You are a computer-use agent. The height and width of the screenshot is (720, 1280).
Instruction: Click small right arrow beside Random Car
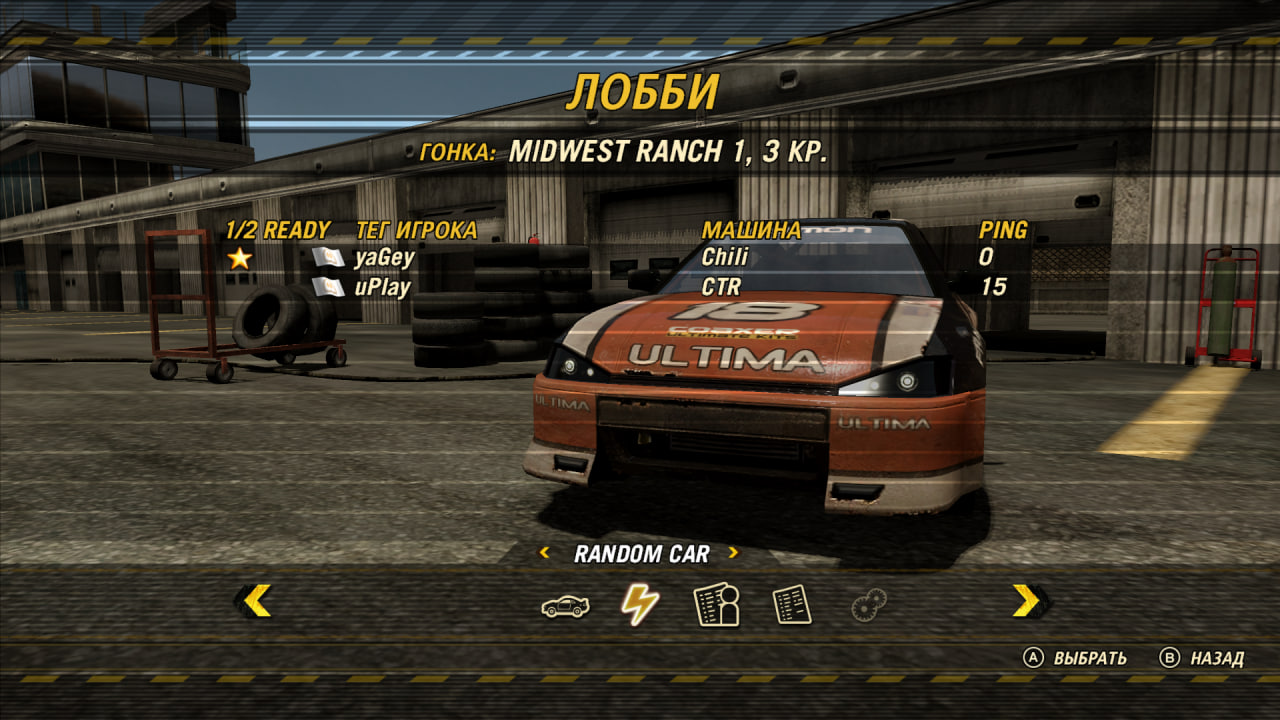click(x=733, y=553)
